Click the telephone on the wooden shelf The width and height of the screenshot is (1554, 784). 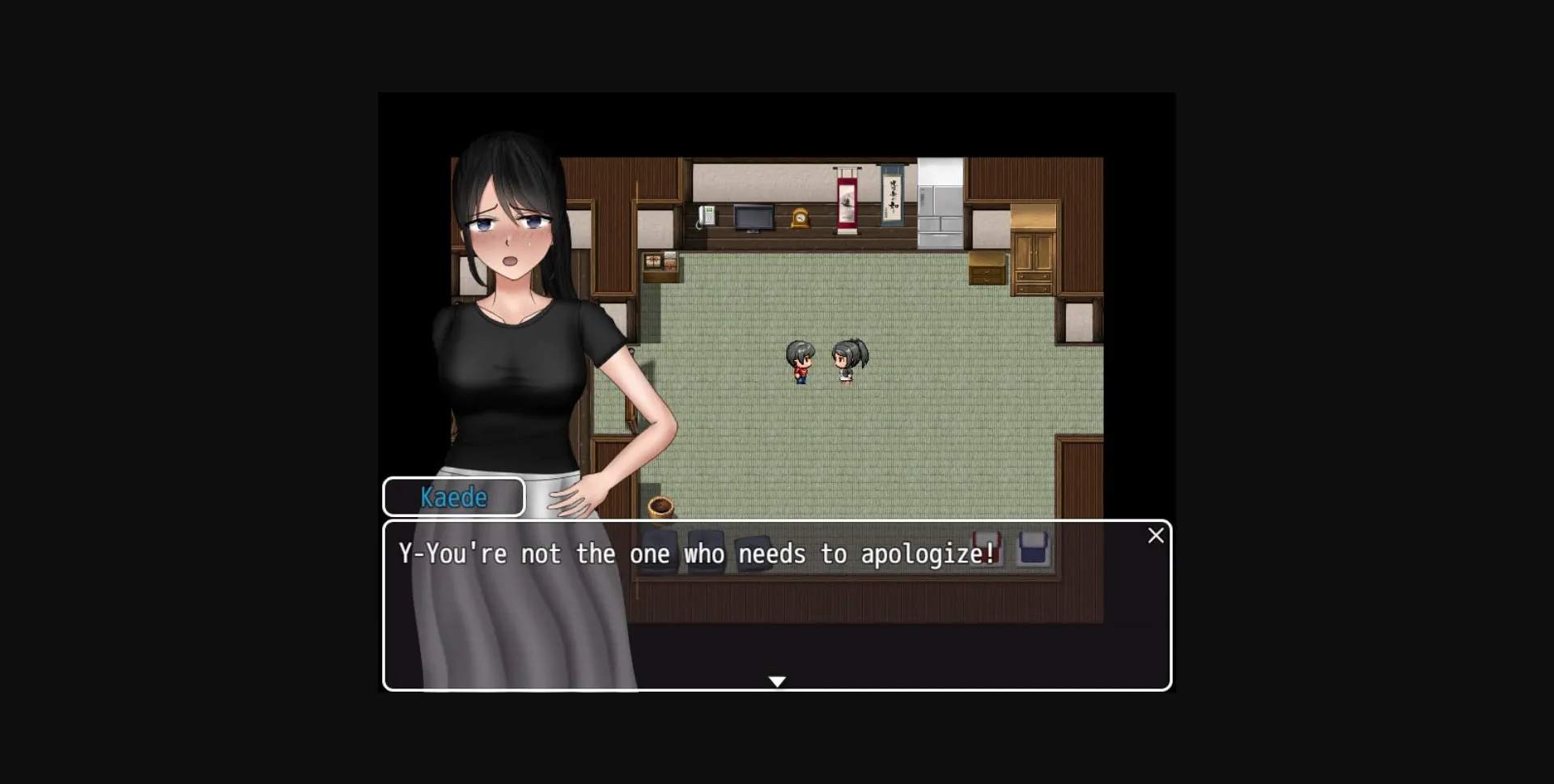[x=706, y=214]
